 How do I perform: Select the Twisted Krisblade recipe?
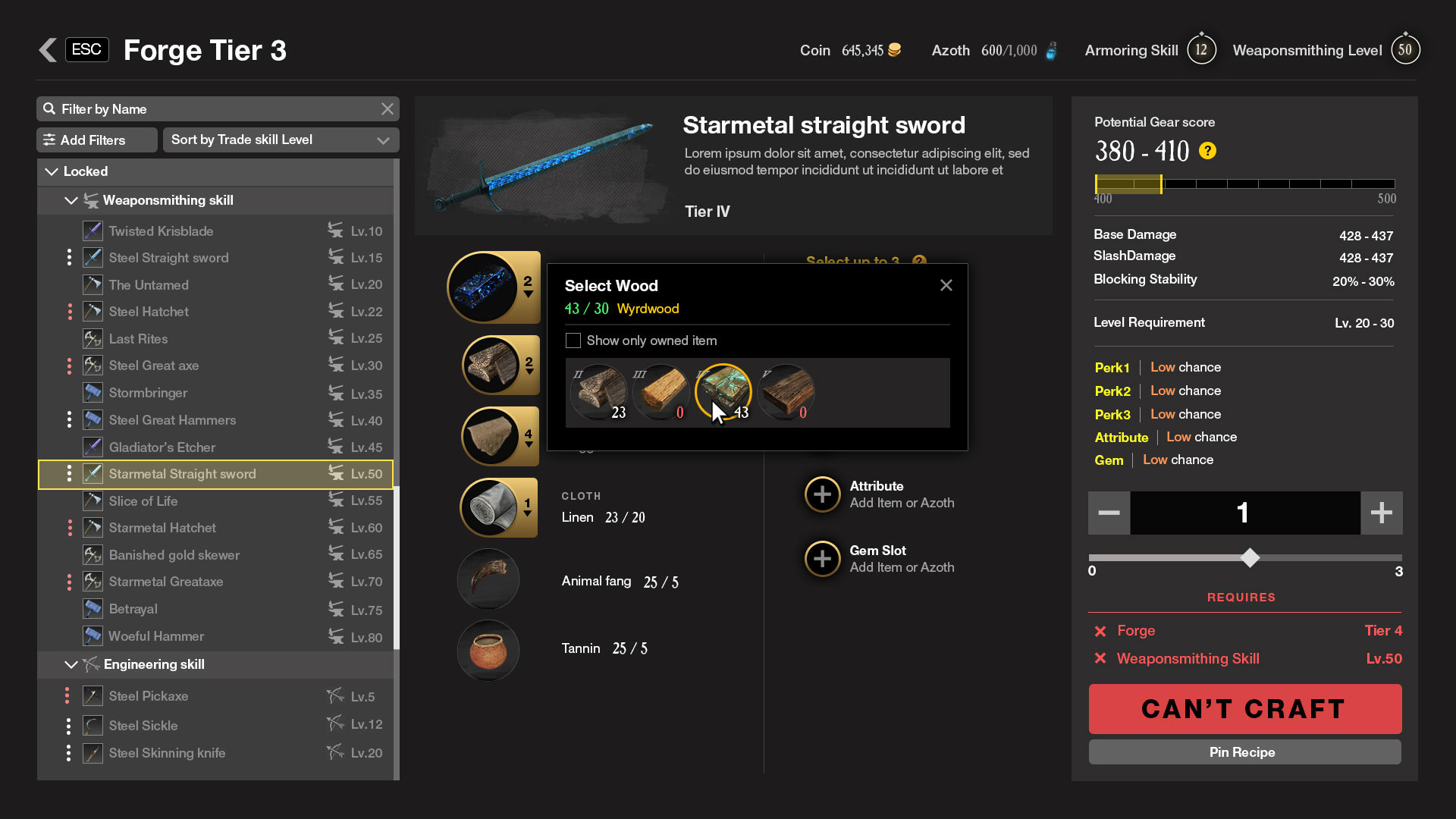161,231
